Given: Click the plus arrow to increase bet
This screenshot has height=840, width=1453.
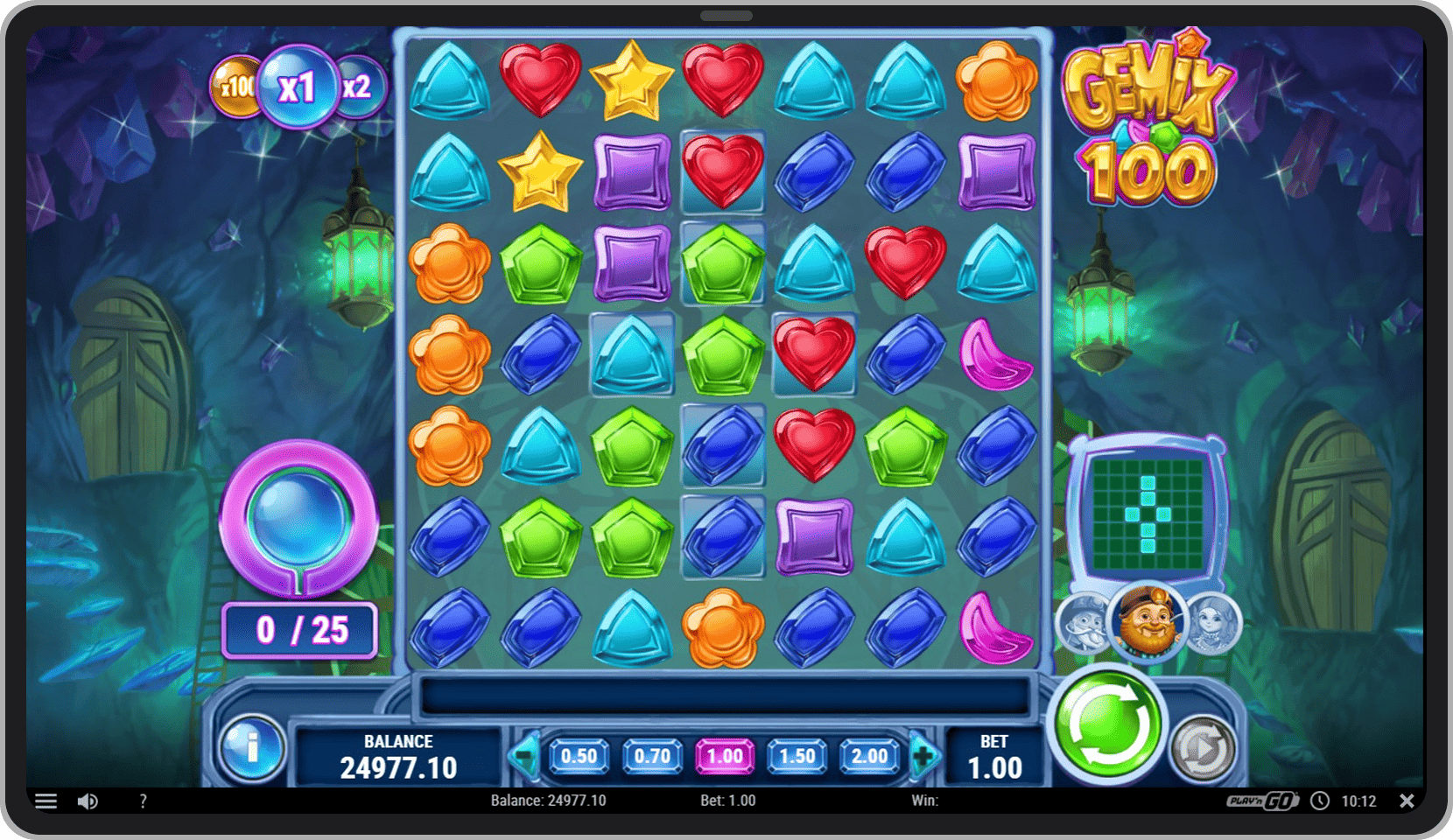Looking at the screenshot, I should pos(924,756).
